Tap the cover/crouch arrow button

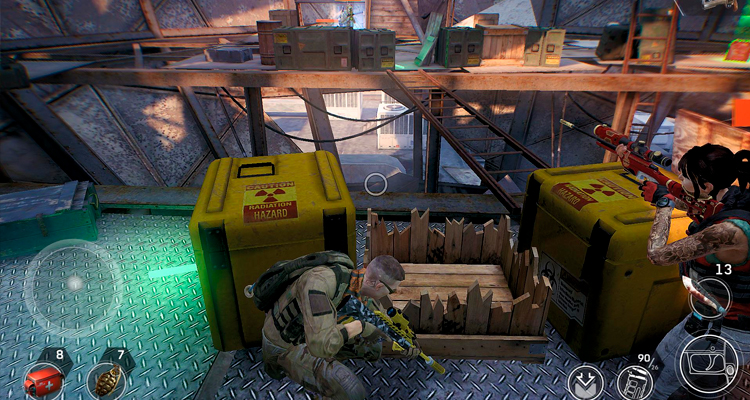click(x=585, y=382)
